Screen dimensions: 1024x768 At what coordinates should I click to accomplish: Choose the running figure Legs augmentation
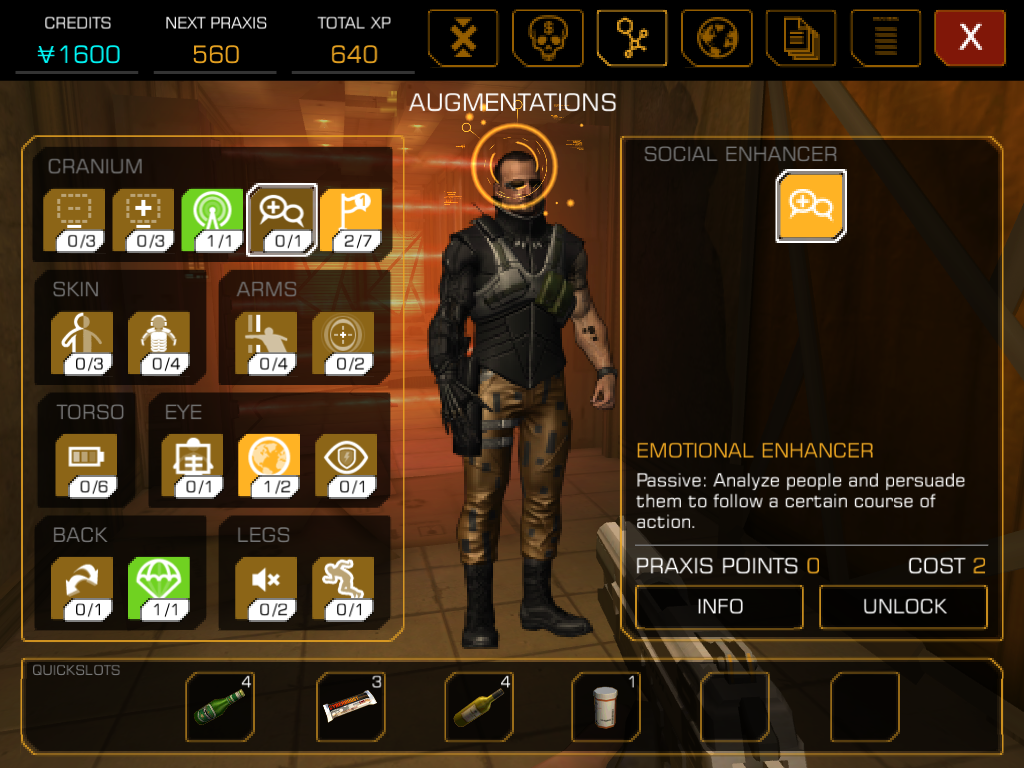[342, 587]
